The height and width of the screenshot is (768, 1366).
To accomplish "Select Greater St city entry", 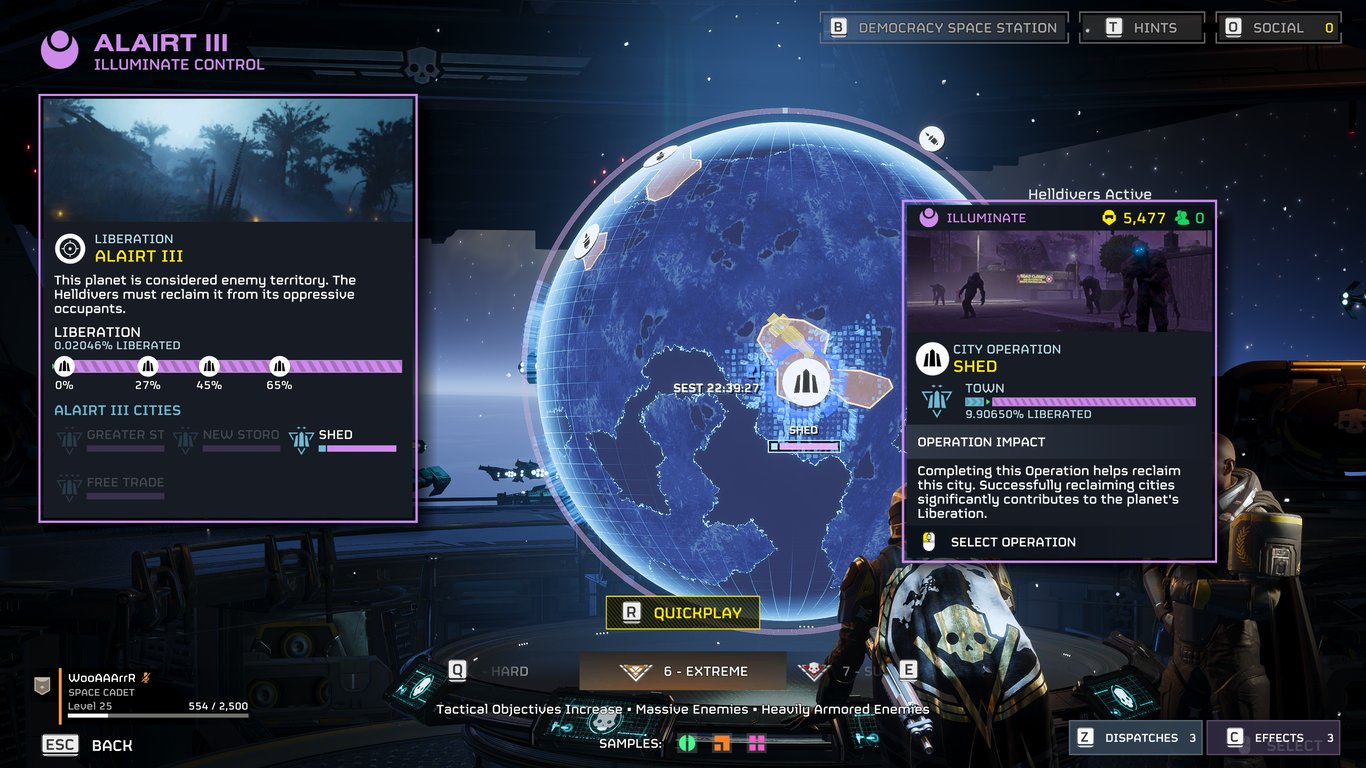I will point(111,440).
